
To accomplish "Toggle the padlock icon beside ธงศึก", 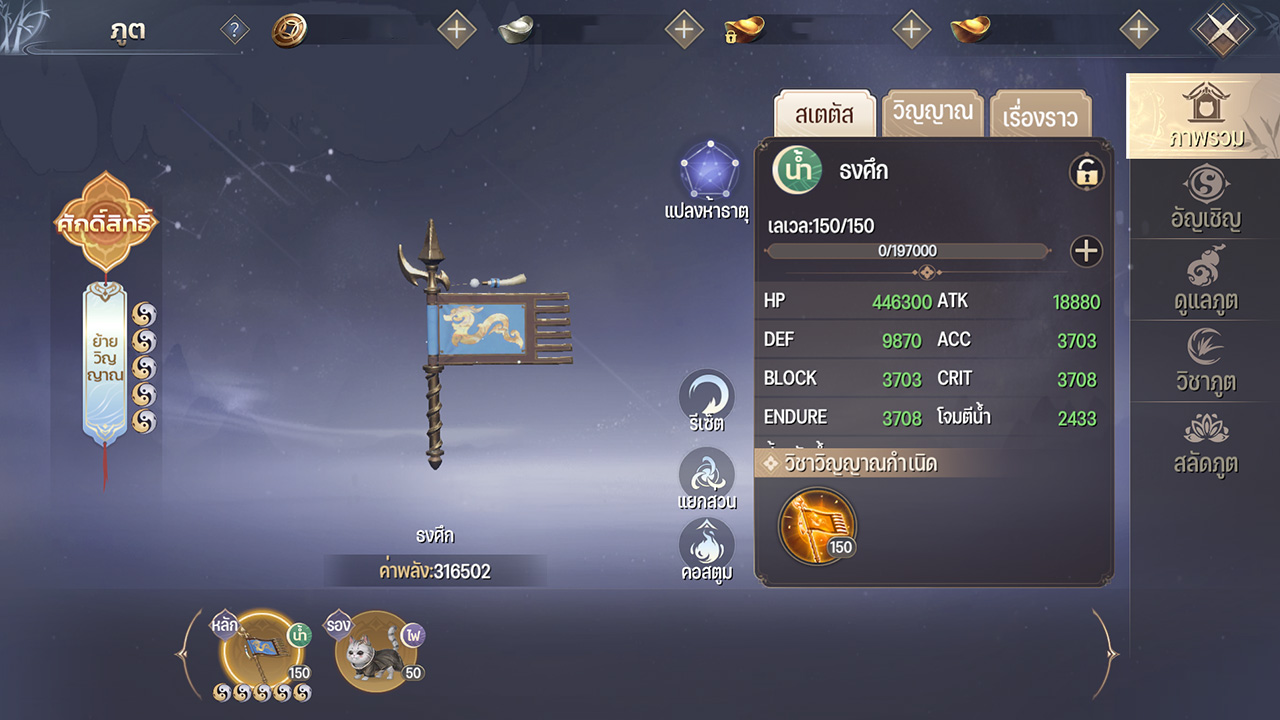I will pos(1086,172).
